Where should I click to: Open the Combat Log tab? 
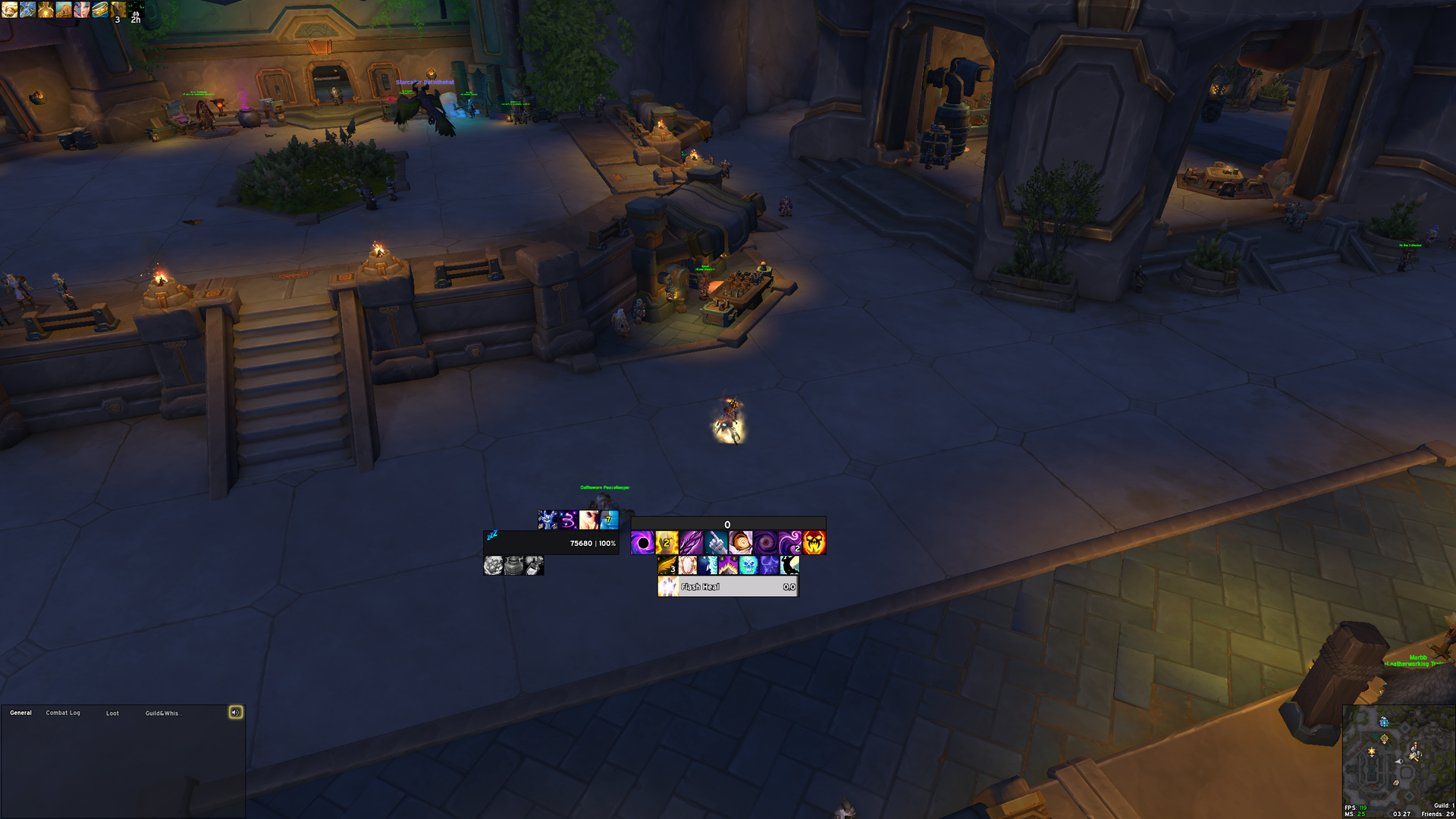(63, 713)
